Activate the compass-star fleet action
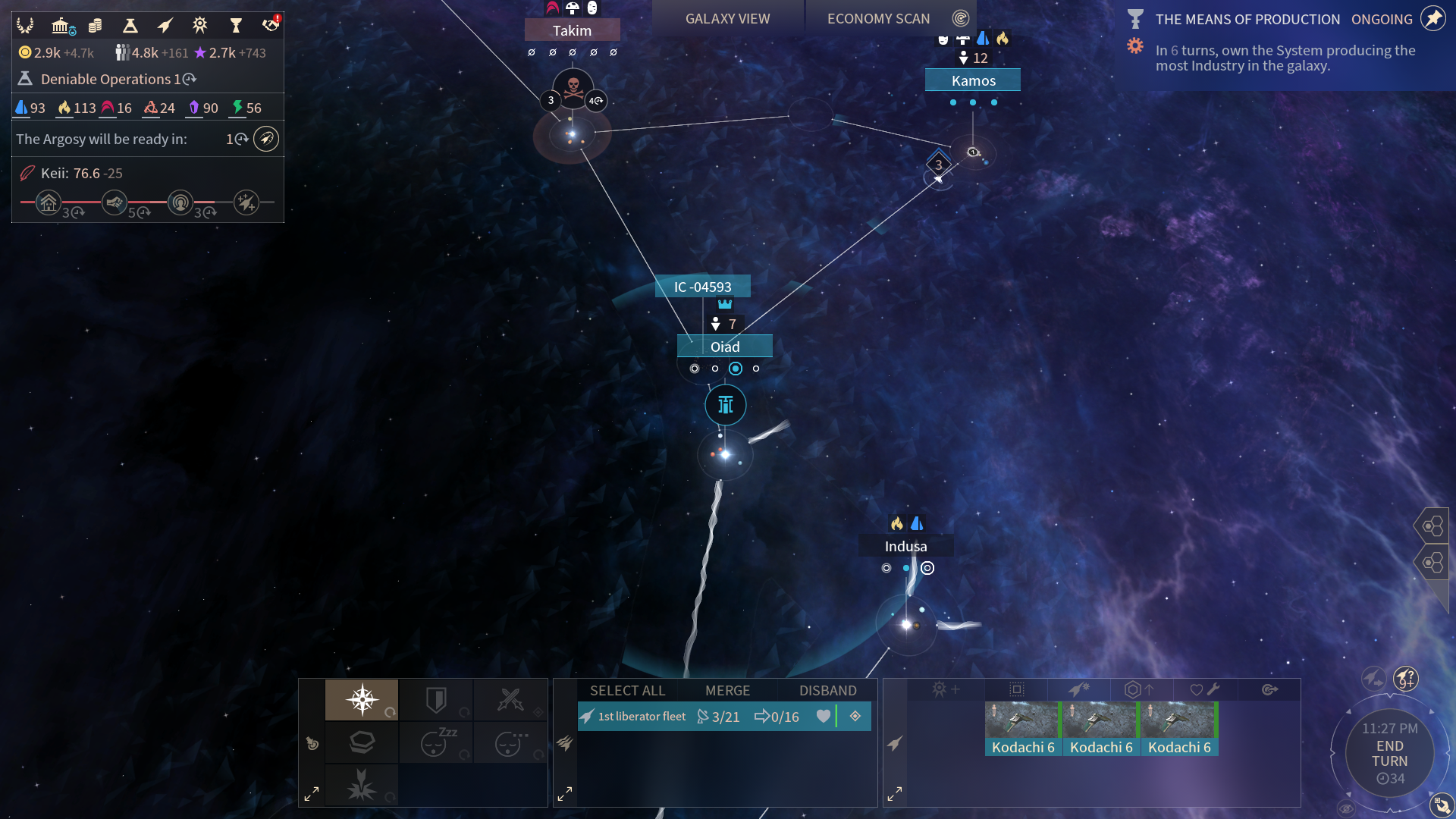 click(362, 699)
